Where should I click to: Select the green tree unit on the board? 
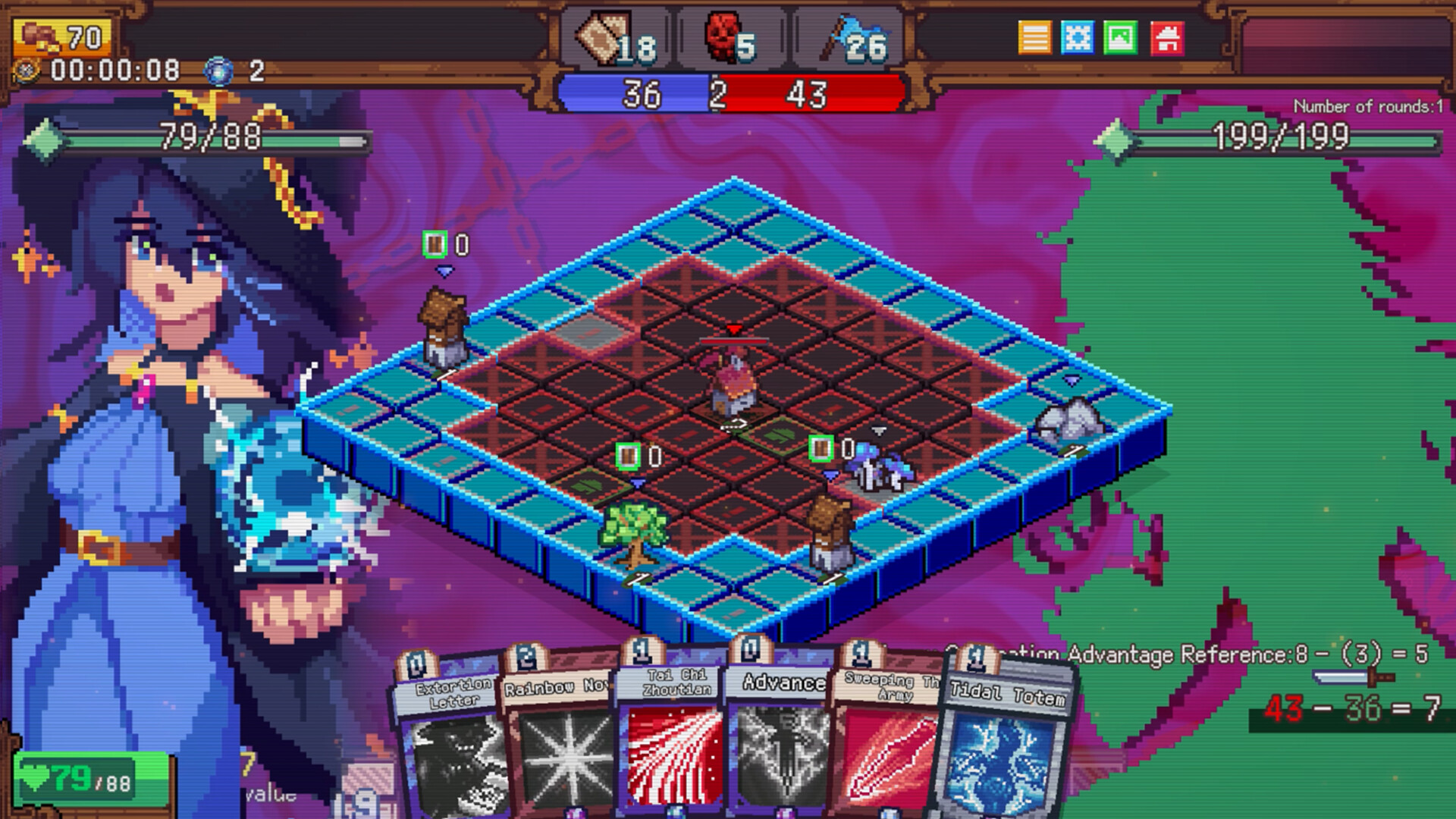[634, 532]
